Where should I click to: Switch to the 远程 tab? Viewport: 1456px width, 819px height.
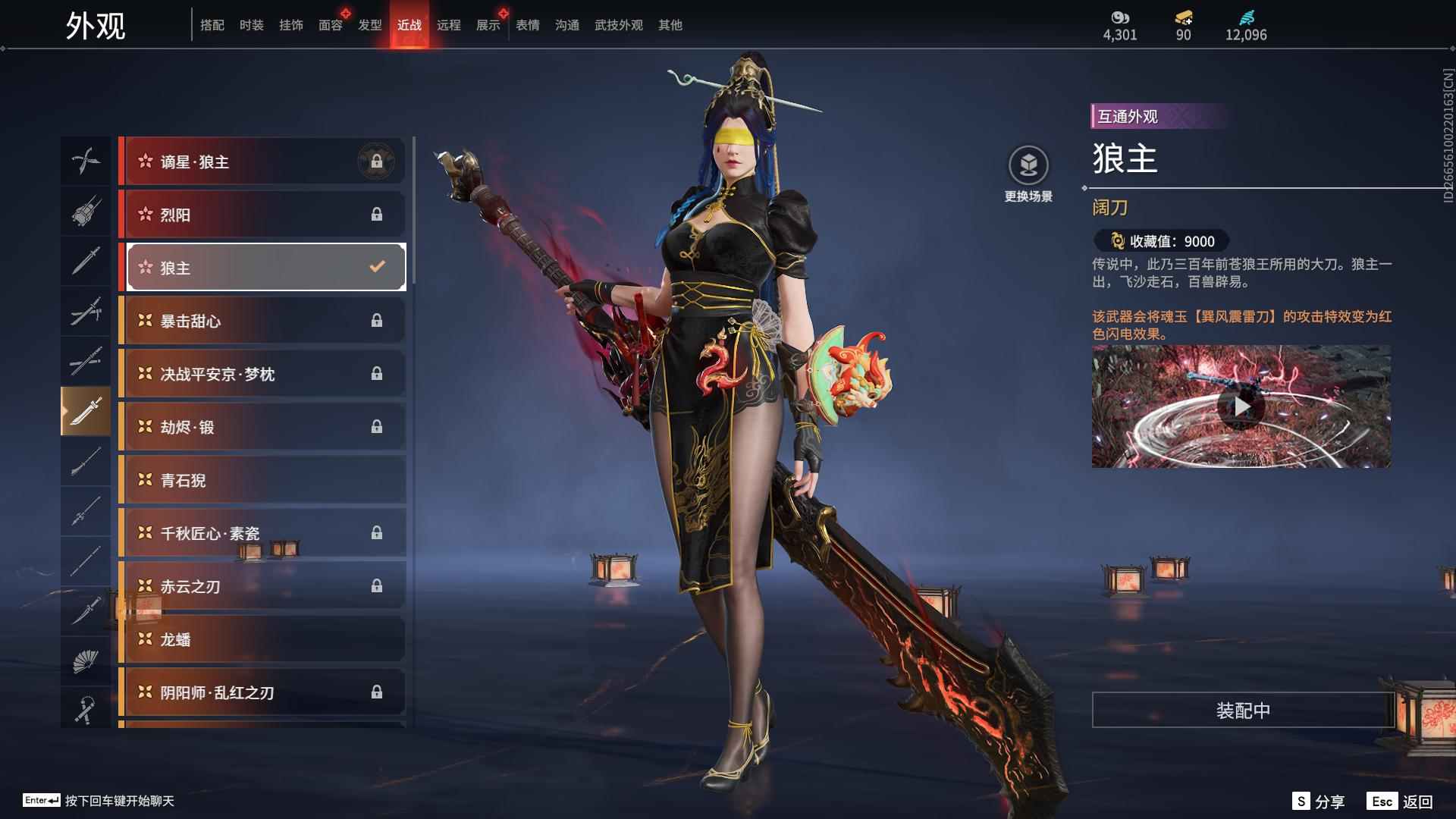[450, 24]
